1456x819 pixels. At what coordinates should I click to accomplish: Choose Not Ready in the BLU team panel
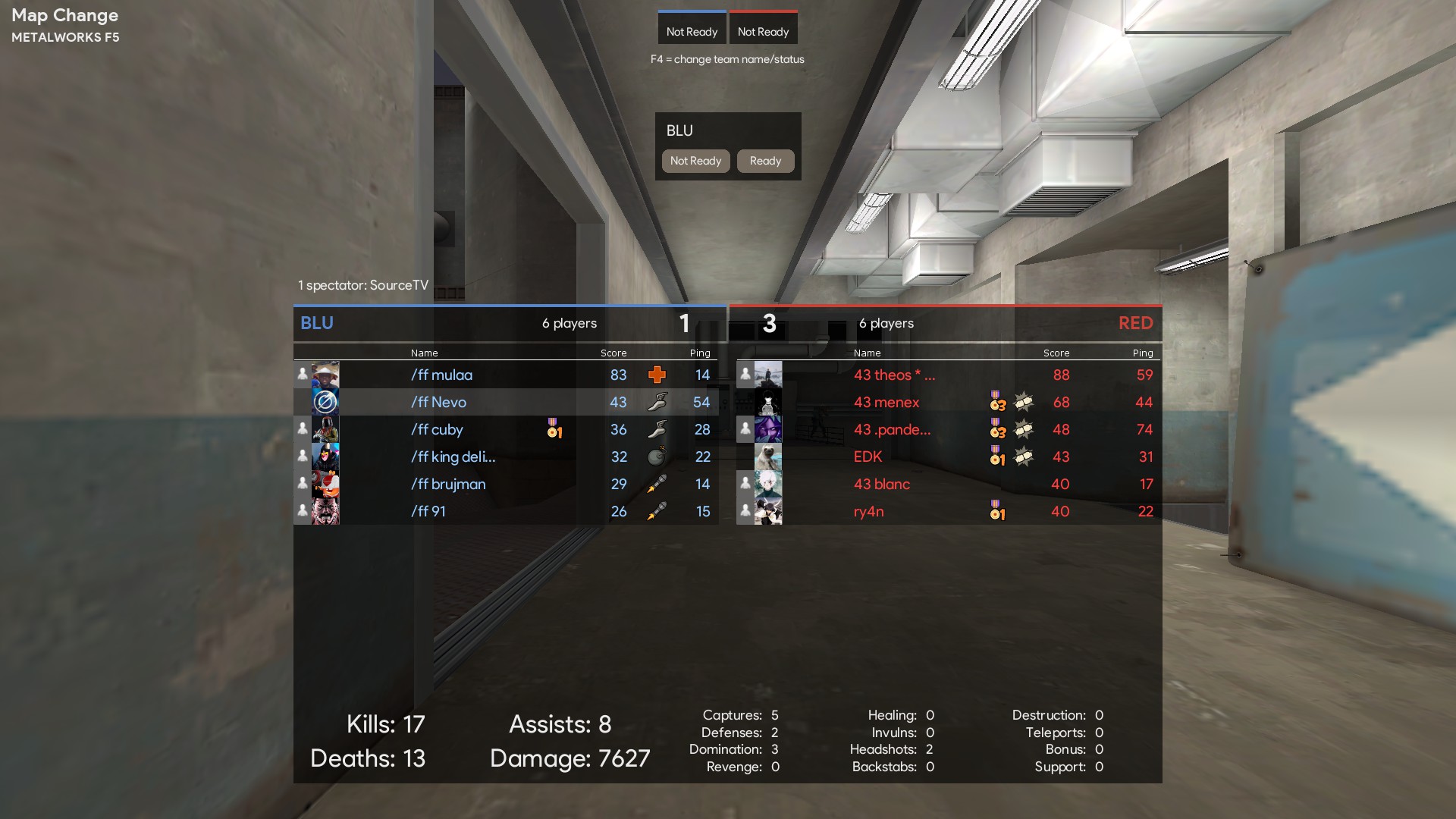(695, 161)
